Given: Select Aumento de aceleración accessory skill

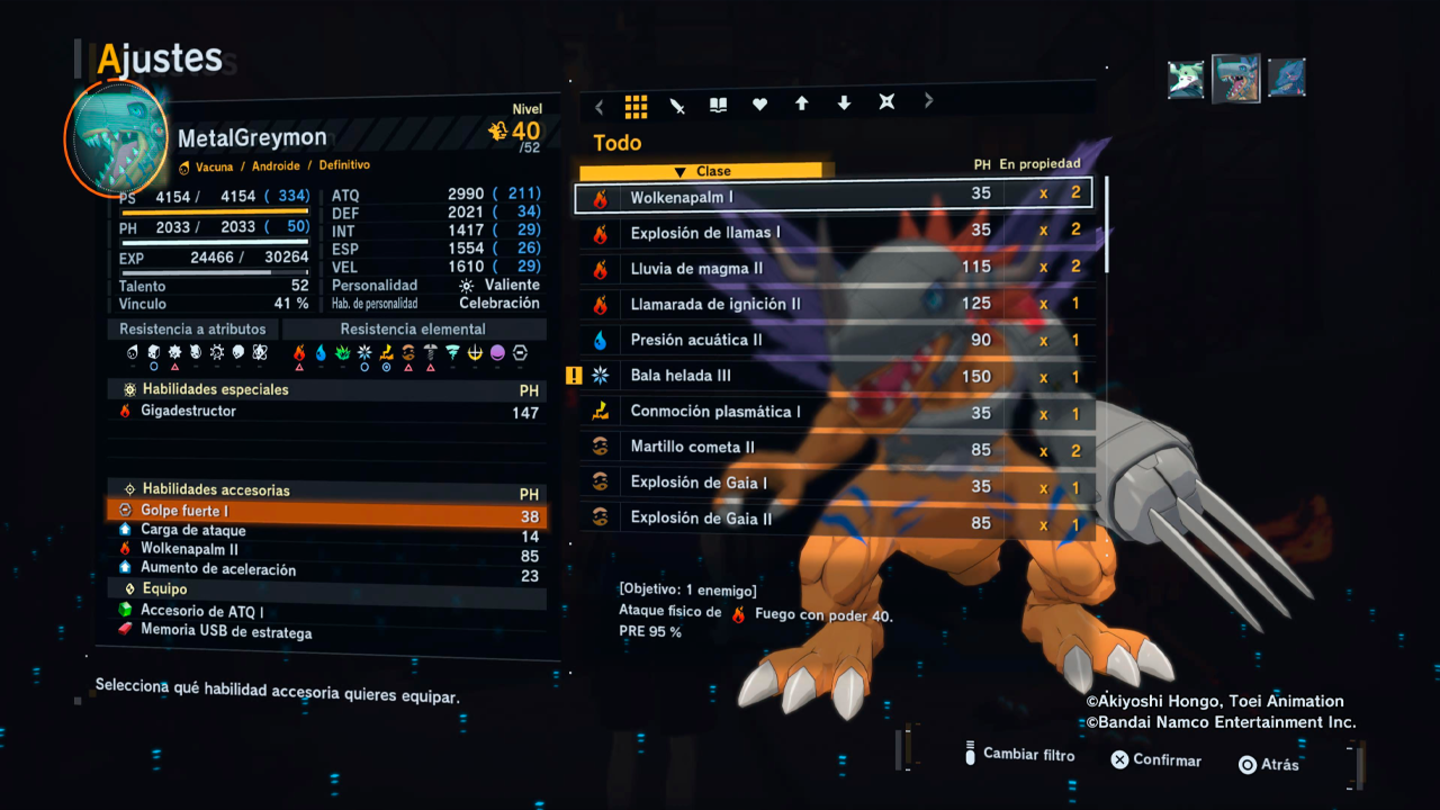Looking at the screenshot, I should [x=326, y=570].
